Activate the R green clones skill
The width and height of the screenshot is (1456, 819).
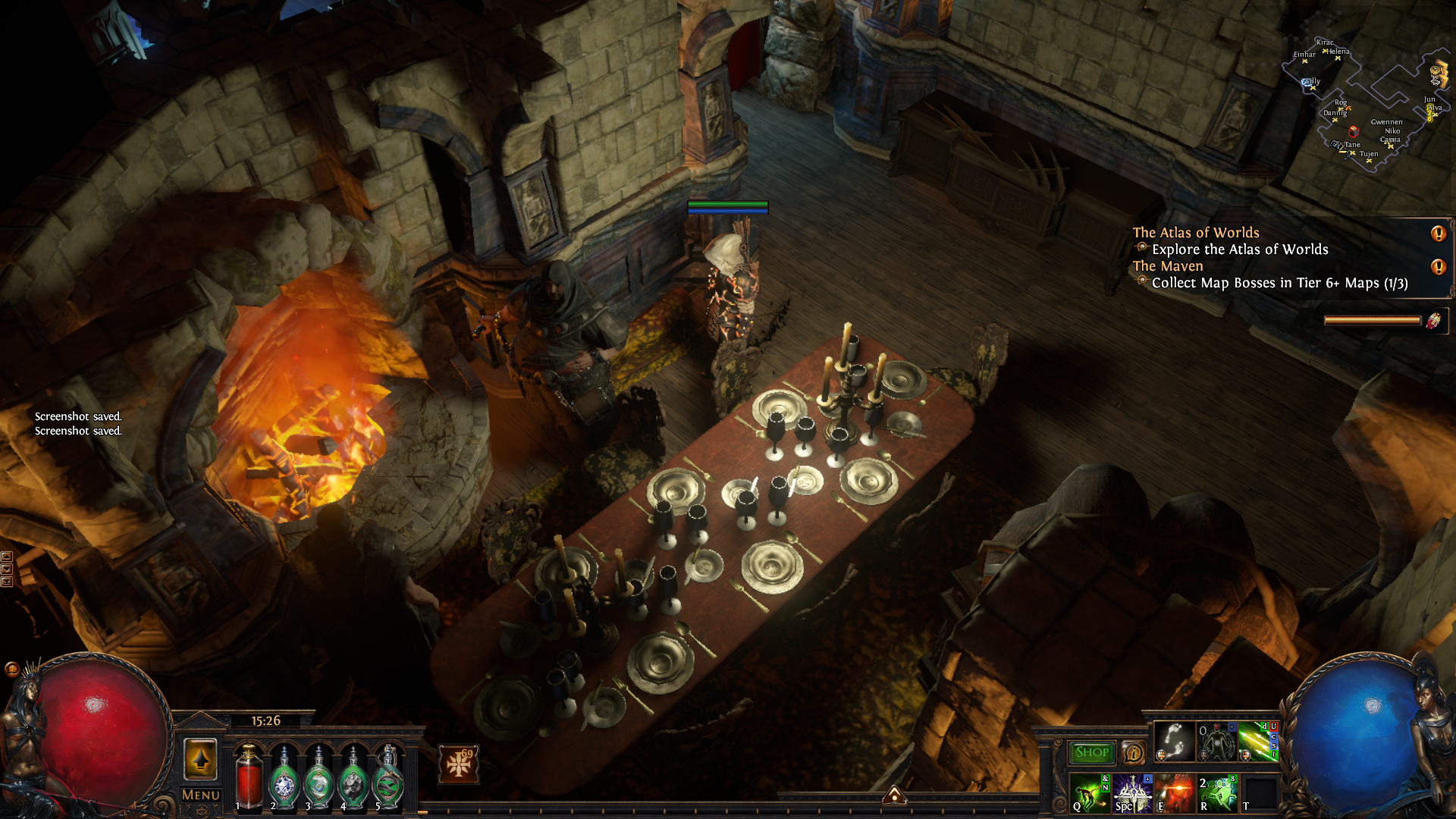tap(1217, 793)
